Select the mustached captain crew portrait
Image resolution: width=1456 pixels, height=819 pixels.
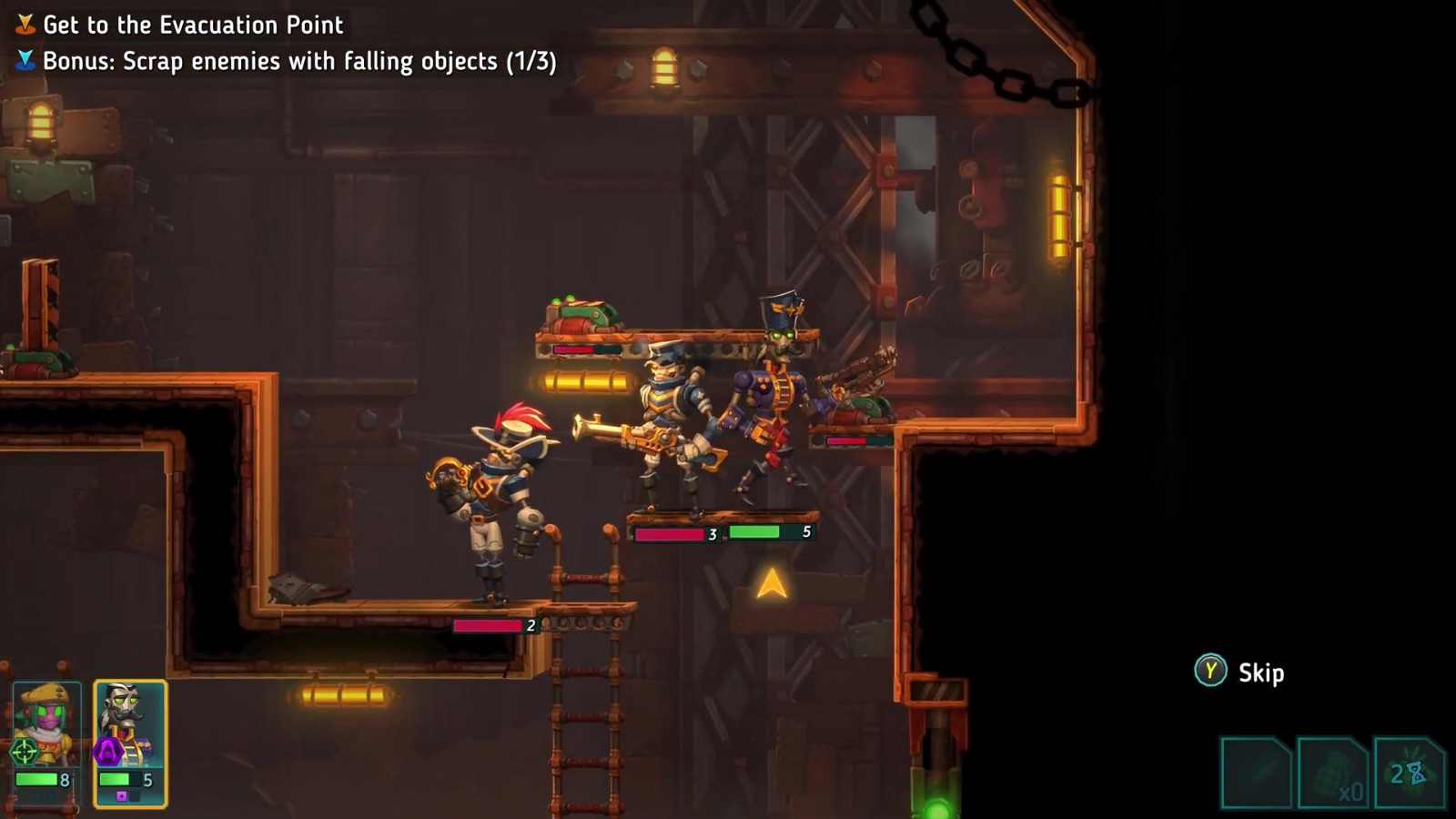130,723
